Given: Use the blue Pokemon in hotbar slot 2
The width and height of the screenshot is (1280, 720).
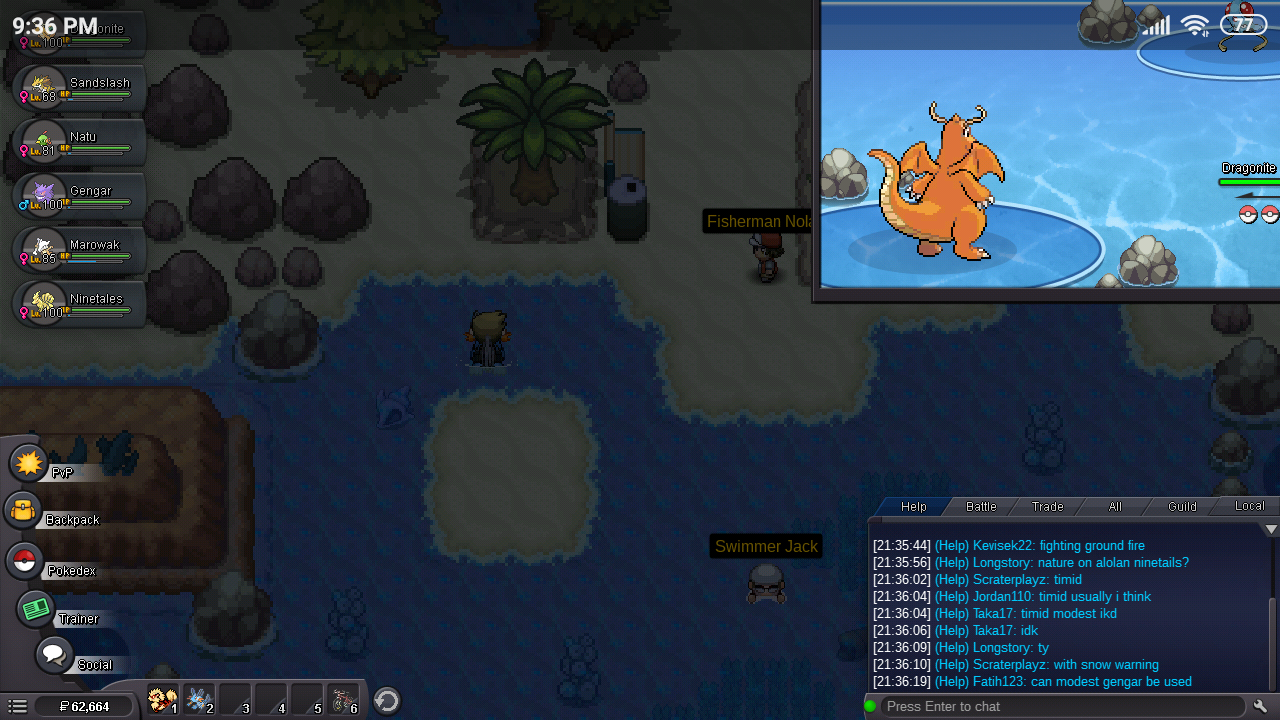Looking at the screenshot, I should tap(198, 700).
